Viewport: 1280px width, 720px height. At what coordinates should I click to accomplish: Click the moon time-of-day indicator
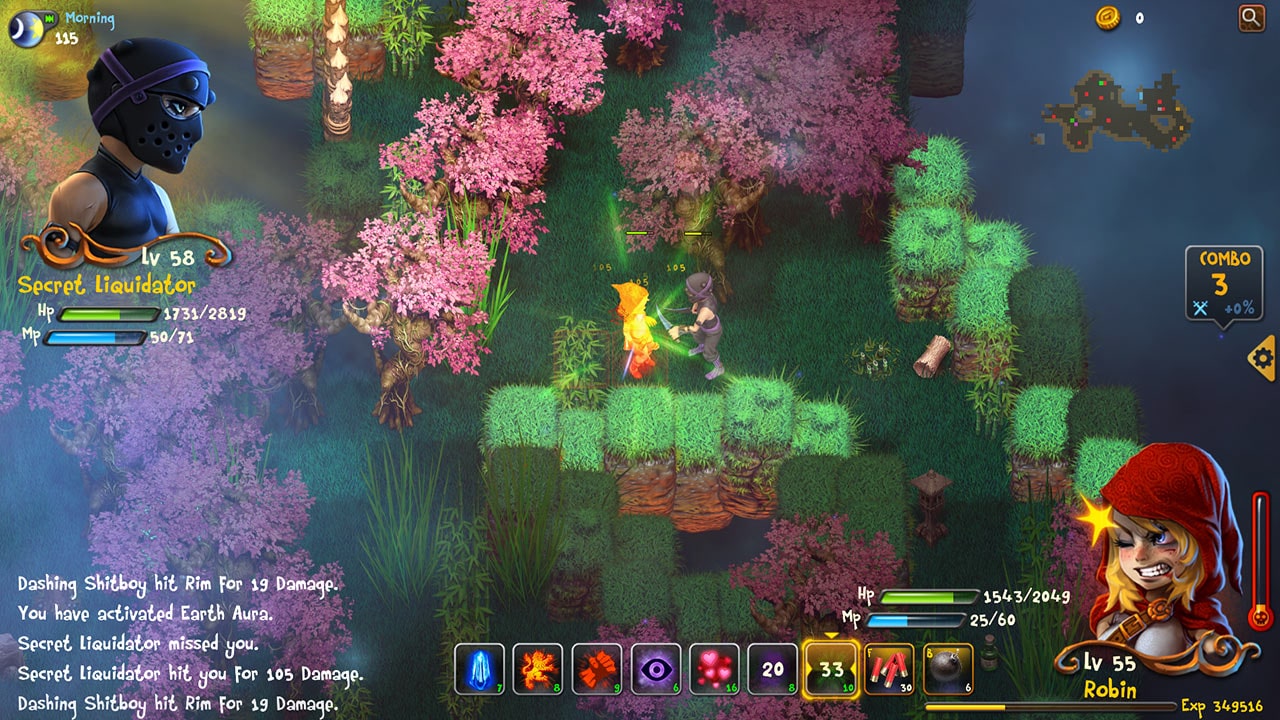point(27,26)
